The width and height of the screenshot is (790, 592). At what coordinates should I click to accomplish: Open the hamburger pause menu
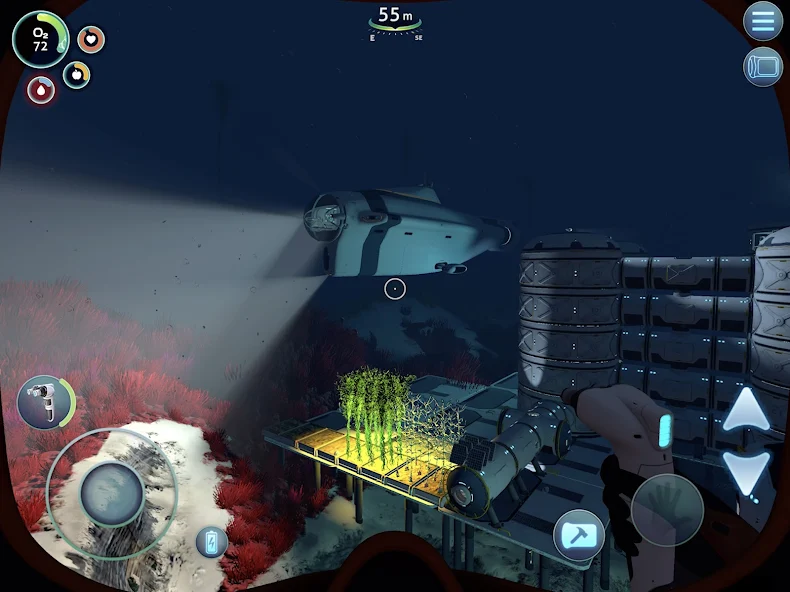763,21
